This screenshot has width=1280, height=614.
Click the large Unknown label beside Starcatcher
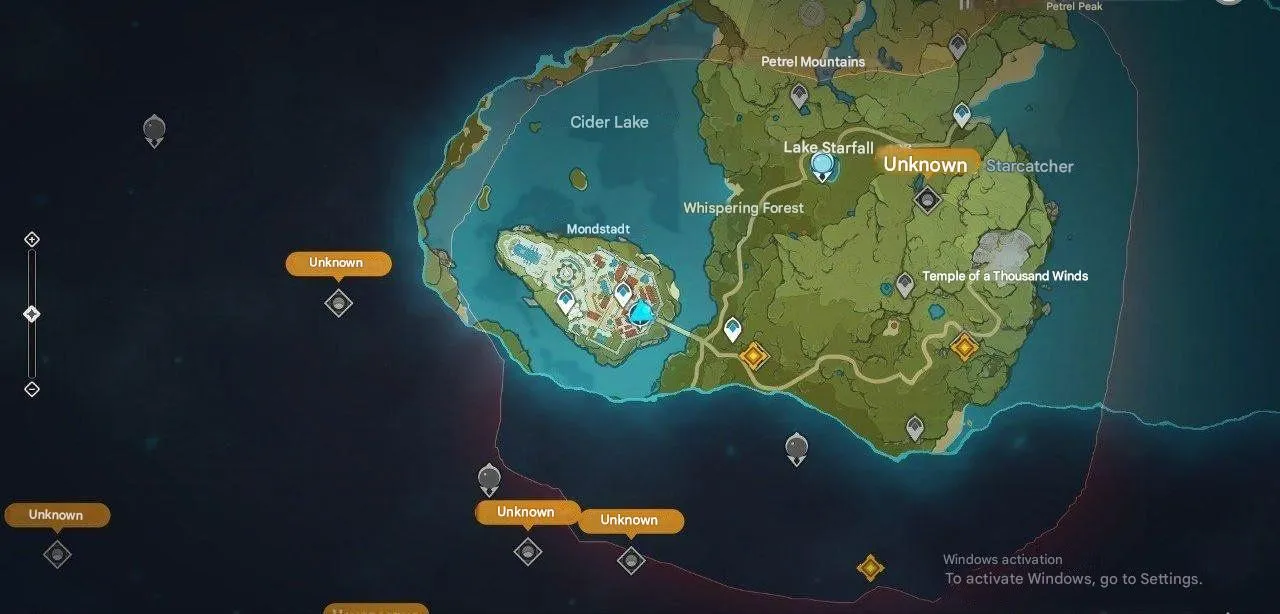[926, 165]
